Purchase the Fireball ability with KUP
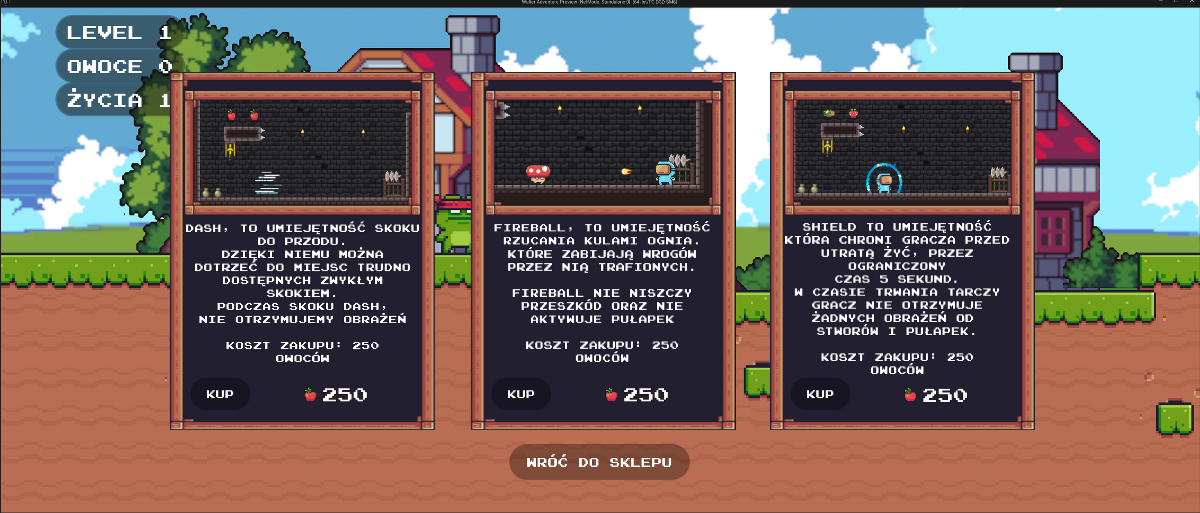The height and width of the screenshot is (513, 1200). pos(520,394)
